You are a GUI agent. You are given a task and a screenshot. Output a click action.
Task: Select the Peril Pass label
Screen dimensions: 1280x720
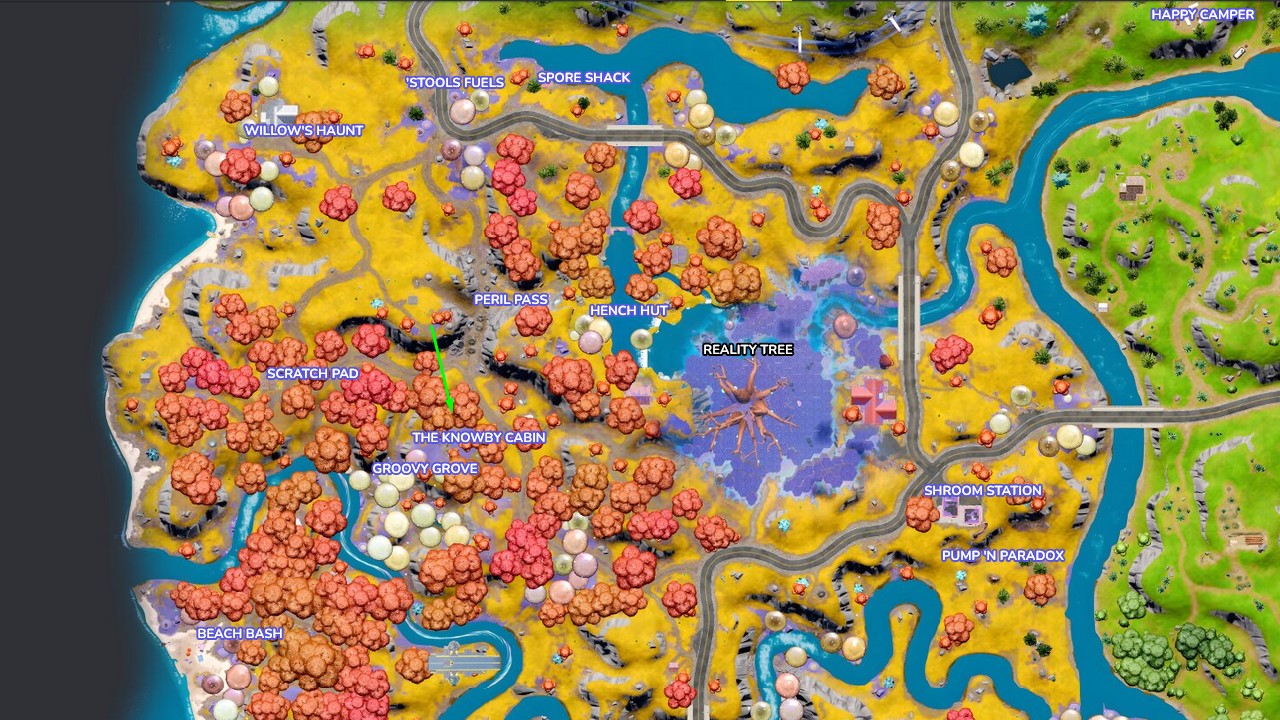(x=511, y=299)
